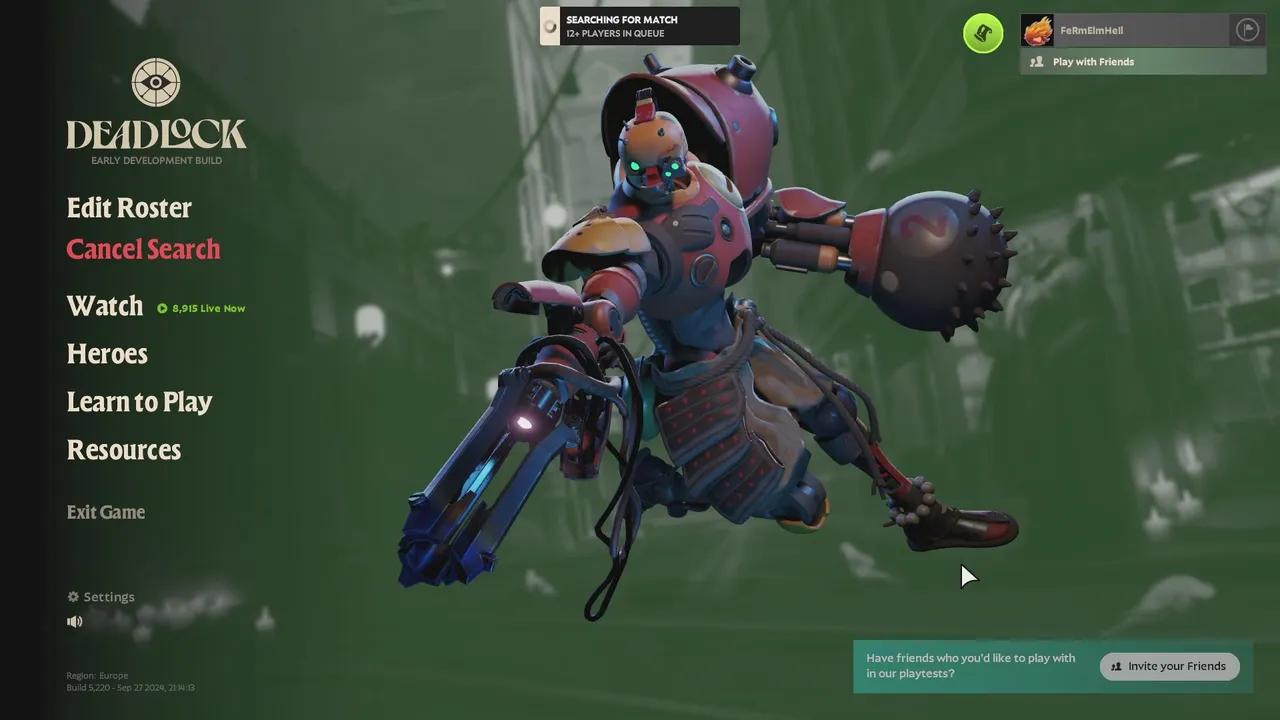Open the Watch live games page

105,306
